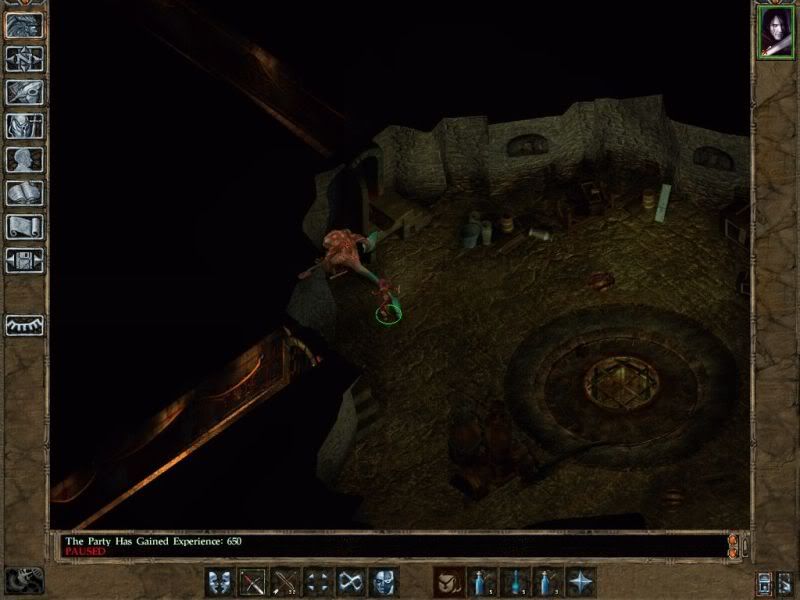Click the four-arrows guard action button
The width and height of the screenshot is (800, 600).
(317, 581)
